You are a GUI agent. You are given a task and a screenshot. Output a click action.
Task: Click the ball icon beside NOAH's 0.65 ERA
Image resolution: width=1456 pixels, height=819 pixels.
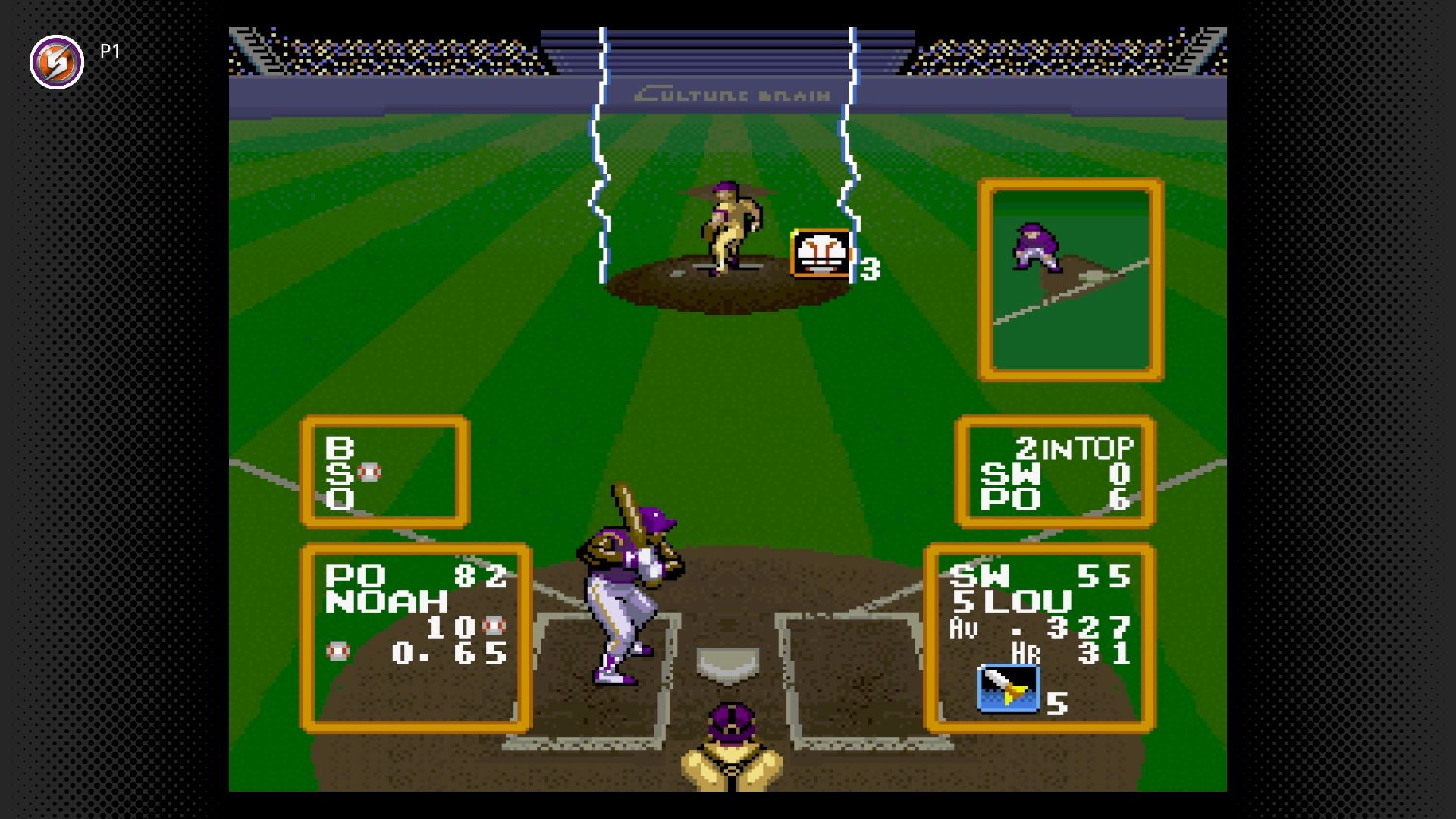tap(337, 650)
